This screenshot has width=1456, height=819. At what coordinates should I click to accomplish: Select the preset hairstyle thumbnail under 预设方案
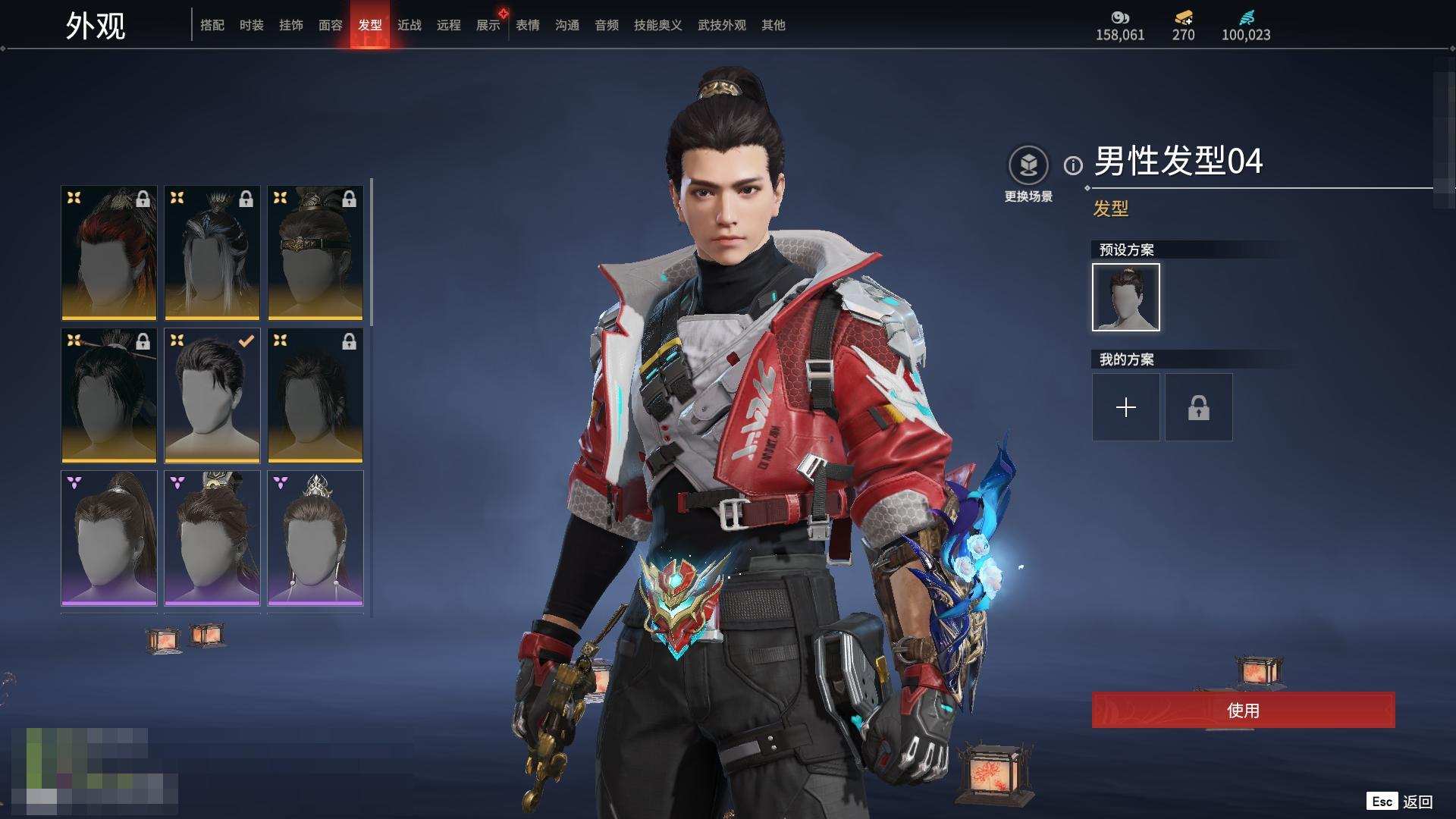pyautogui.click(x=1125, y=297)
